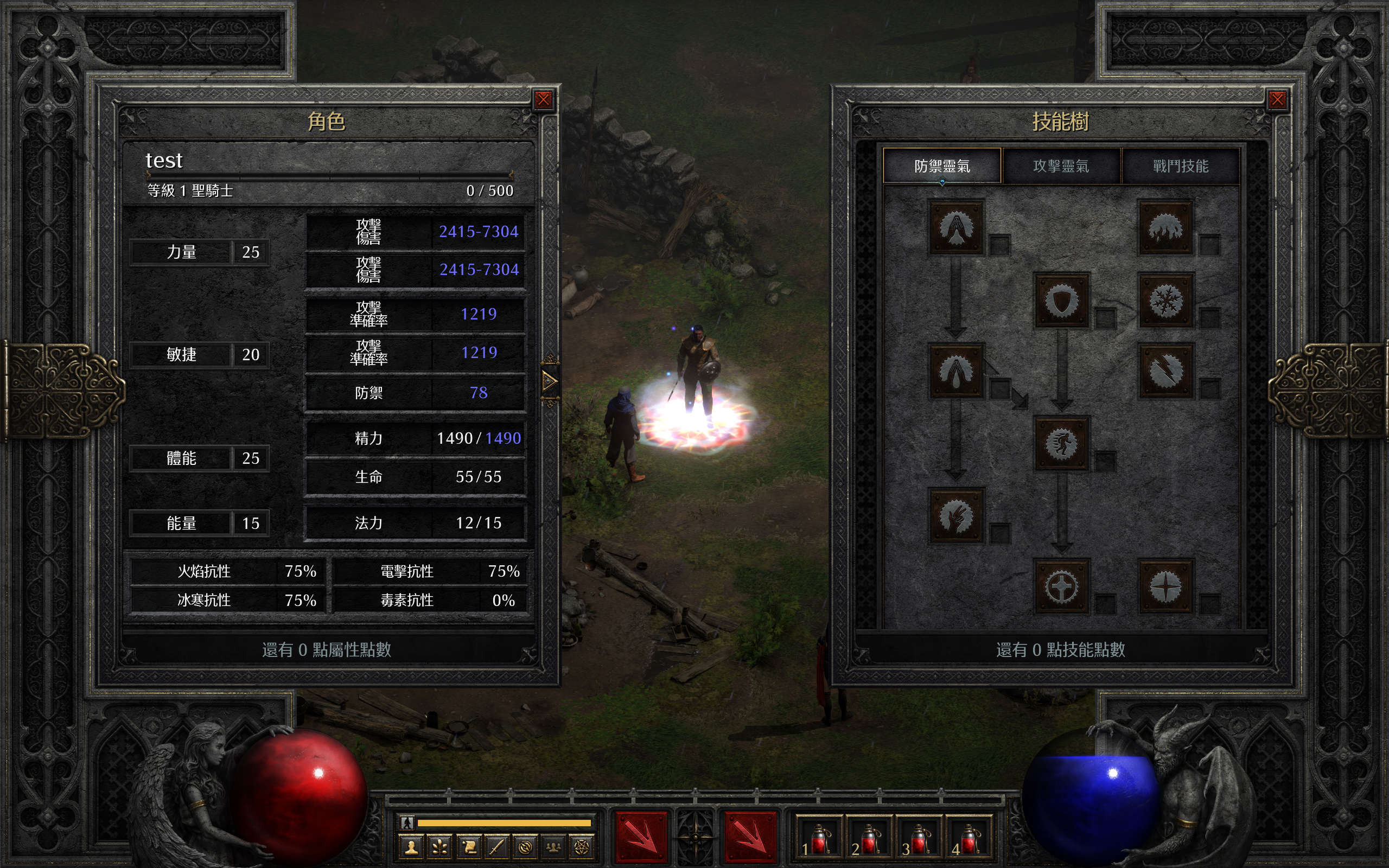Select the Resist Lightning bolt skill icon
Screen dimensions: 1389x868
coord(1165,371)
